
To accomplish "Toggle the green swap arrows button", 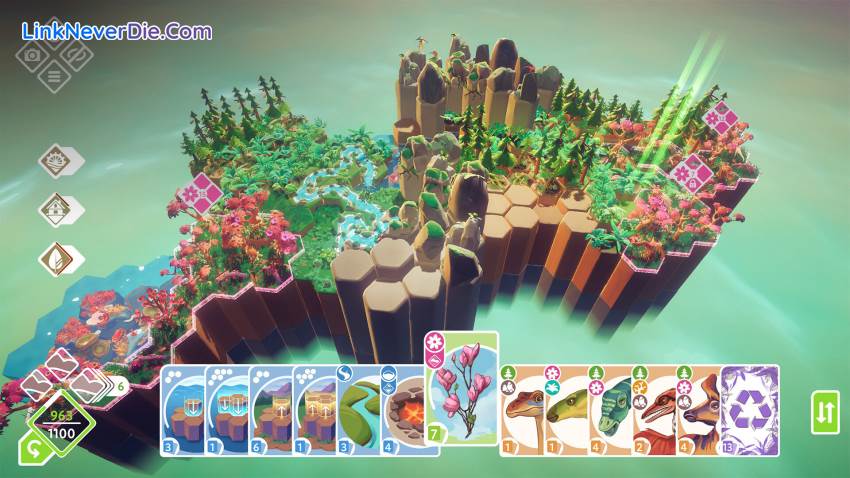I will 825,412.
